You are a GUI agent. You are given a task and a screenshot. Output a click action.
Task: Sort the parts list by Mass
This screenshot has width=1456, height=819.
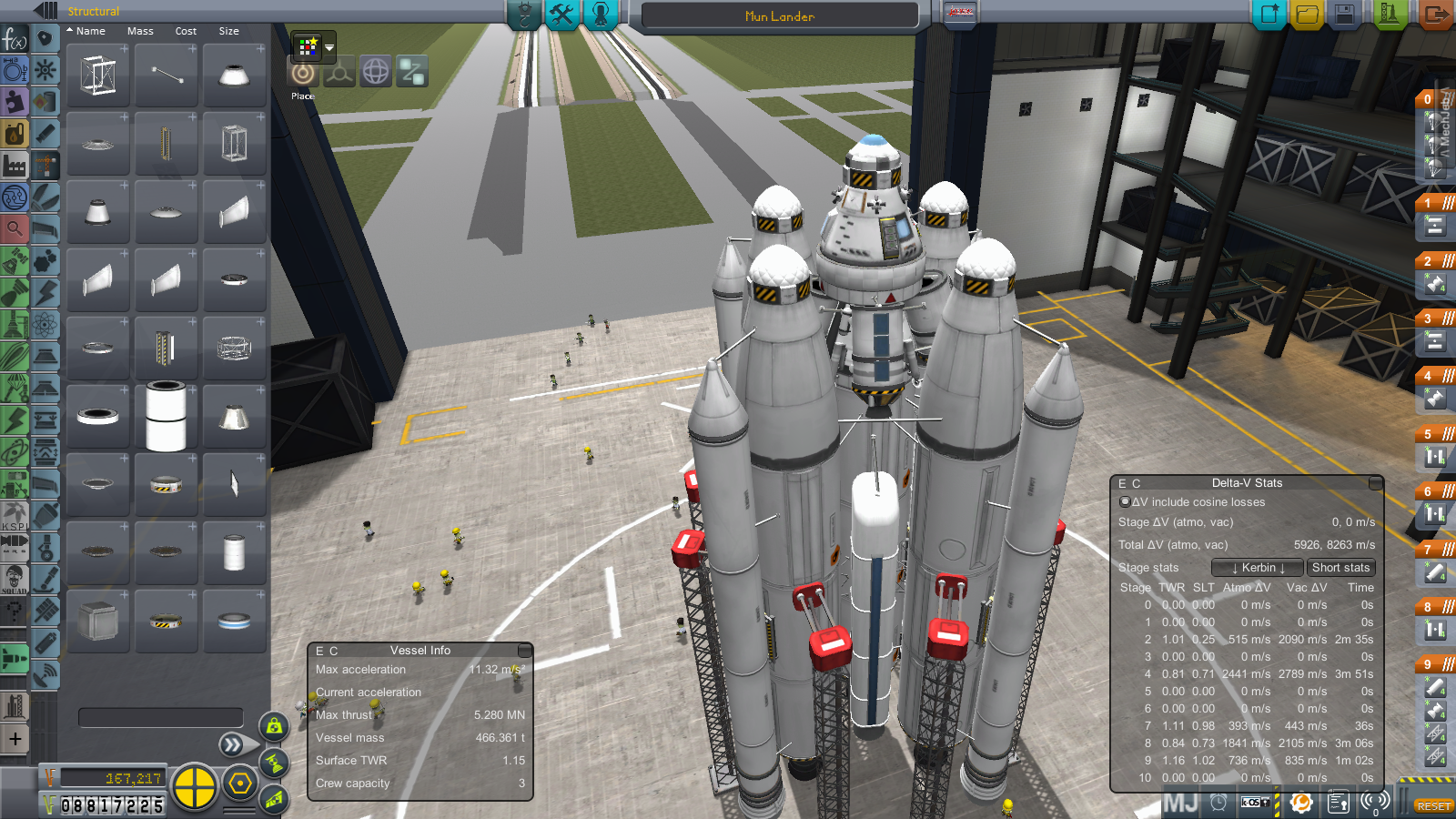pos(140,31)
